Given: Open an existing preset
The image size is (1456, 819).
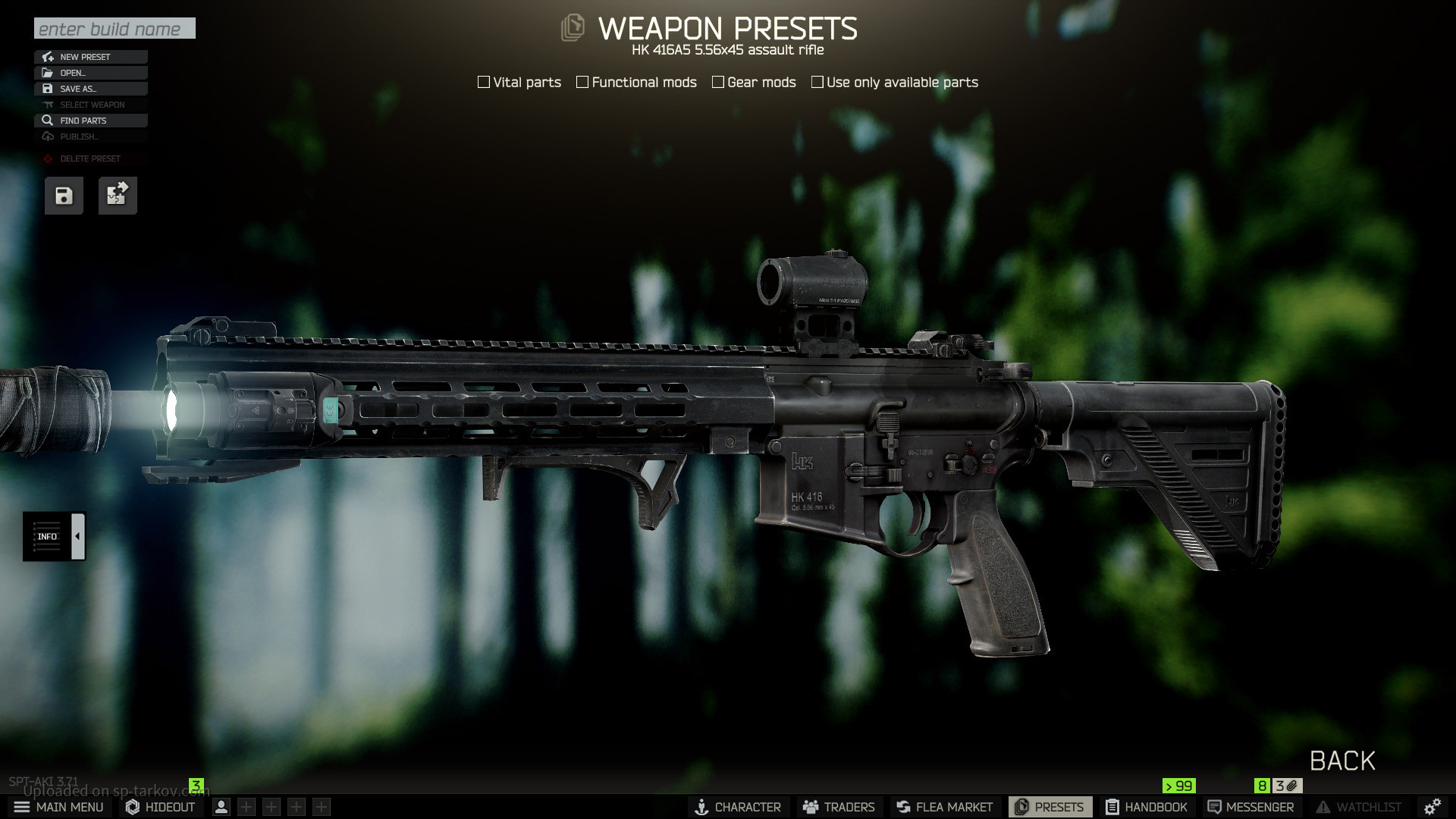Looking at the screenshot, I should 90,73.
